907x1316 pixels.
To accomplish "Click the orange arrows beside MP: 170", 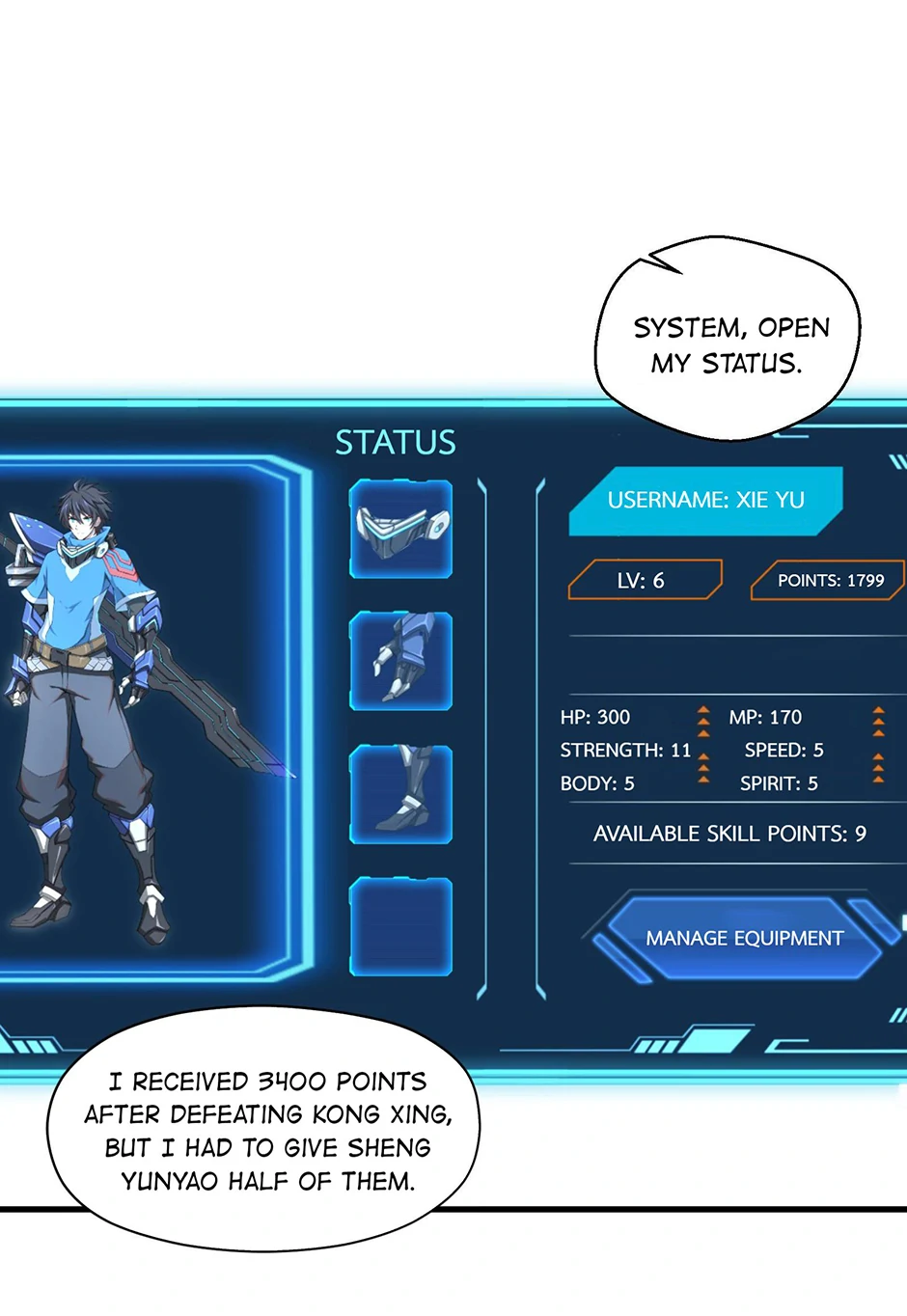I will [x=878, y=720].
